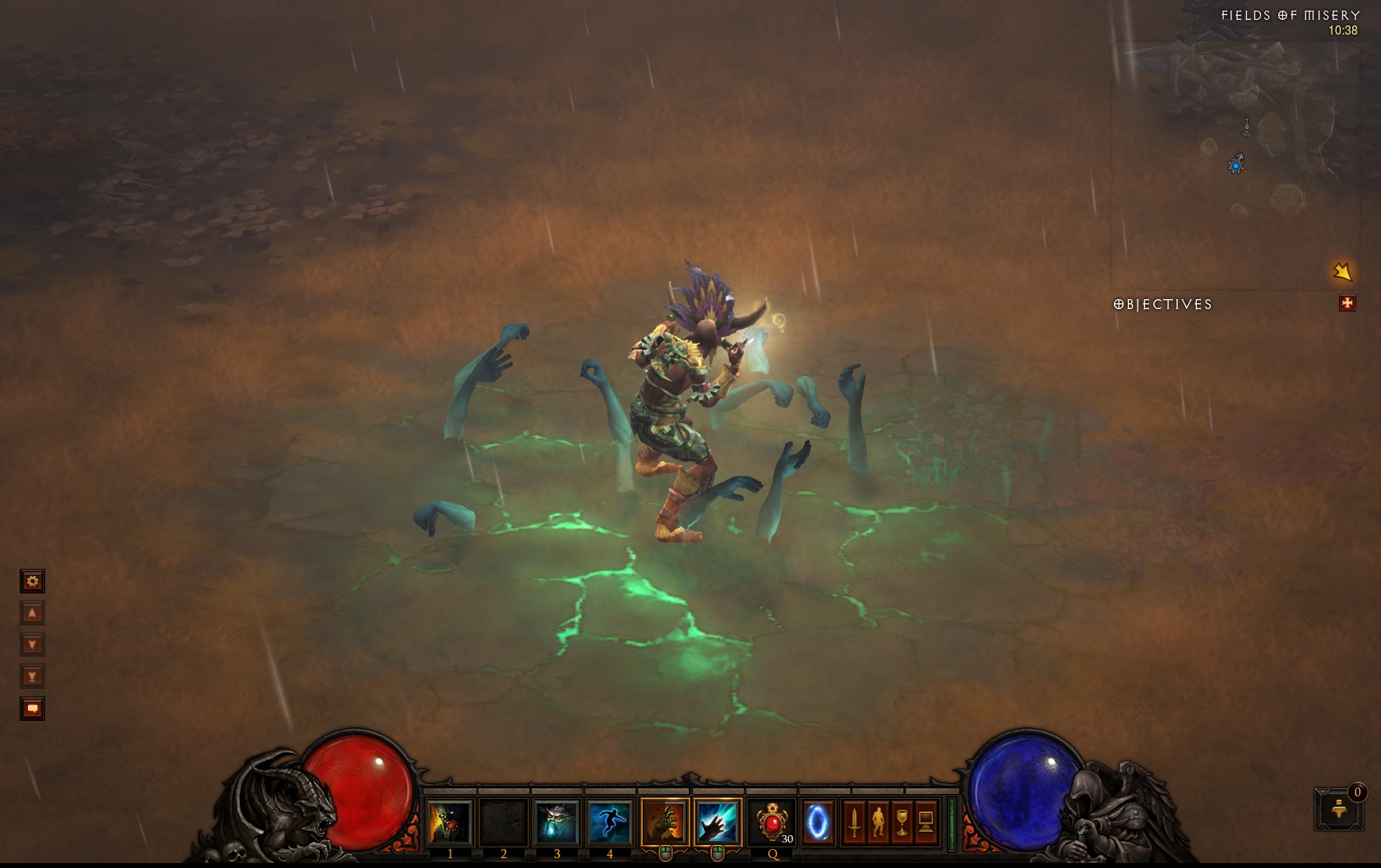Open the character inventory figure button

point(878,822)
